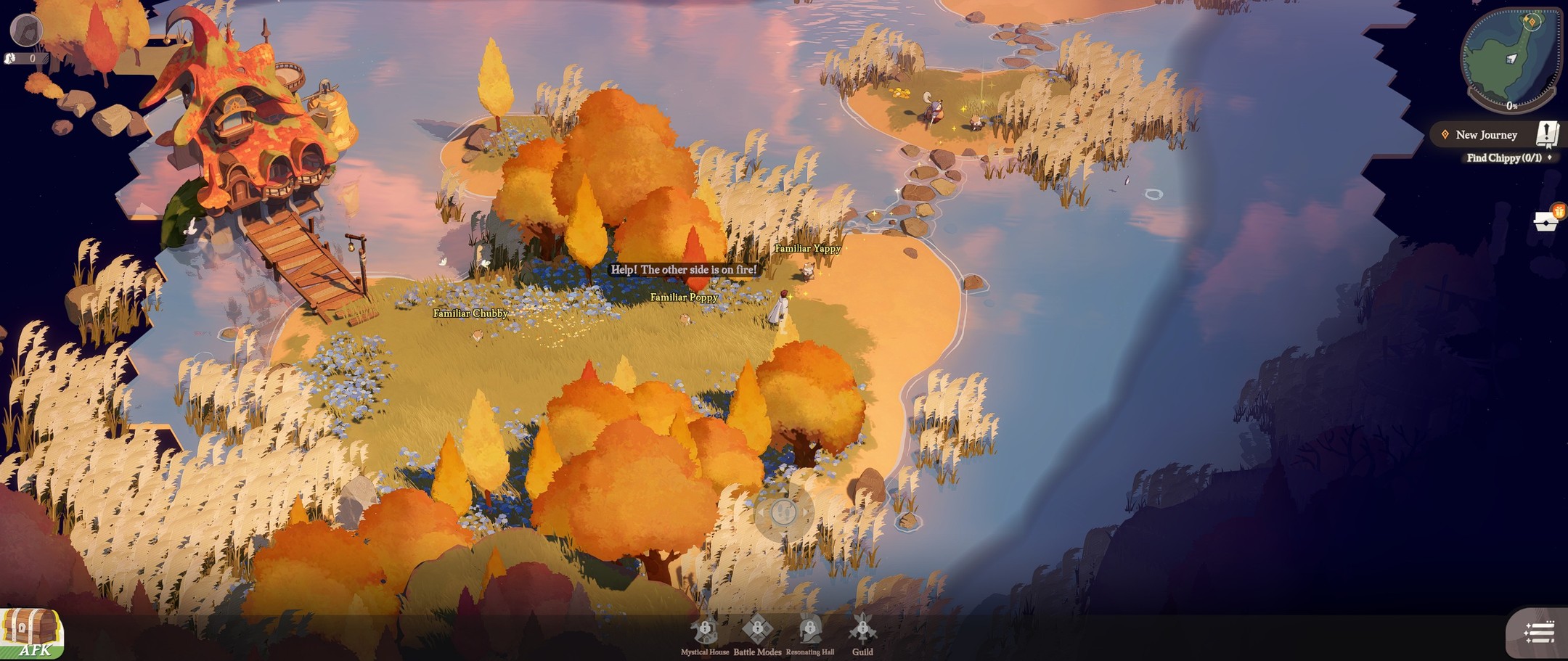1568x661 pixels.
Task: Select the Find Chippy objective
Action: pyautogui.click(x=1503, y=158)
